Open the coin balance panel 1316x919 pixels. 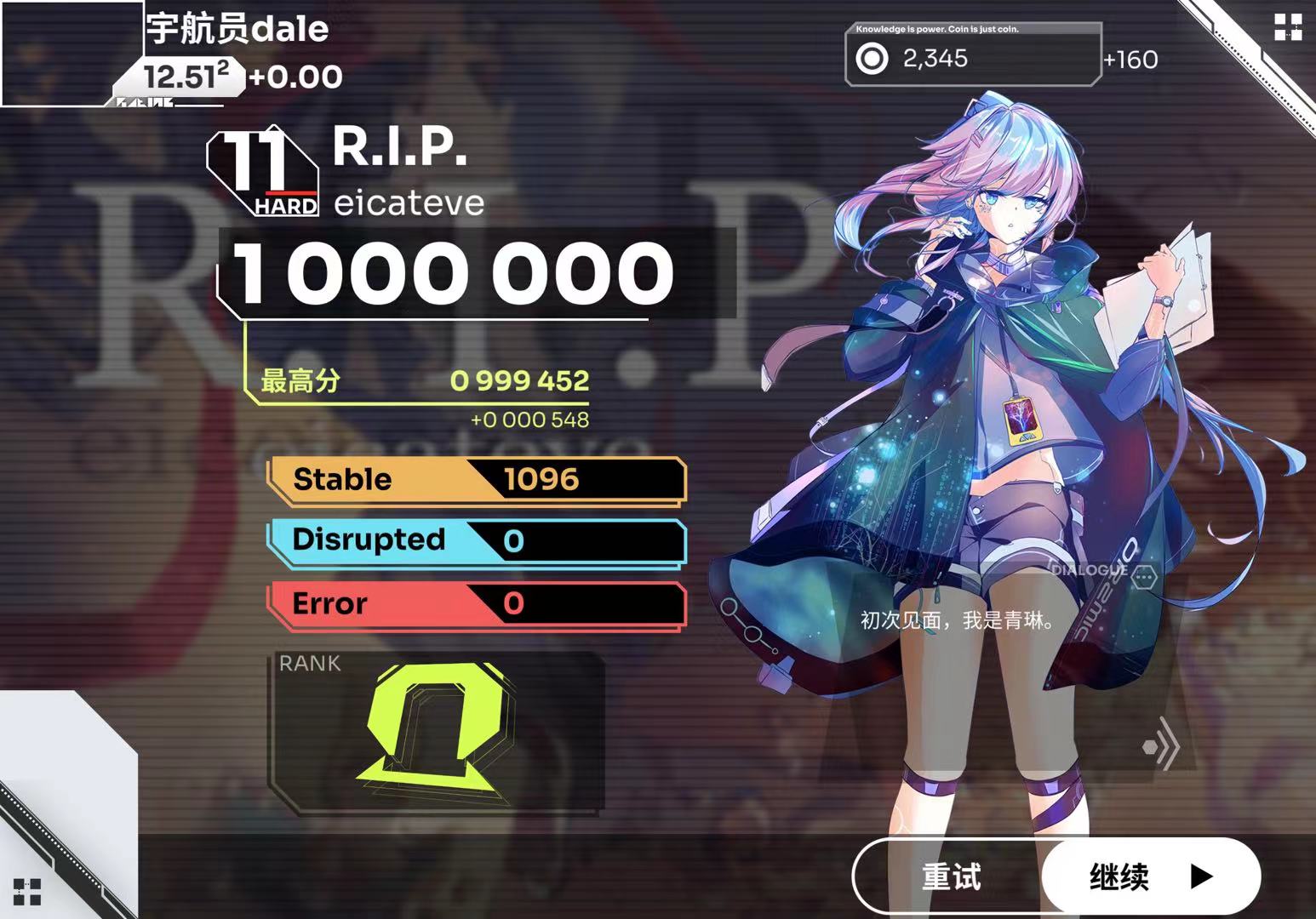coord(973,56)
